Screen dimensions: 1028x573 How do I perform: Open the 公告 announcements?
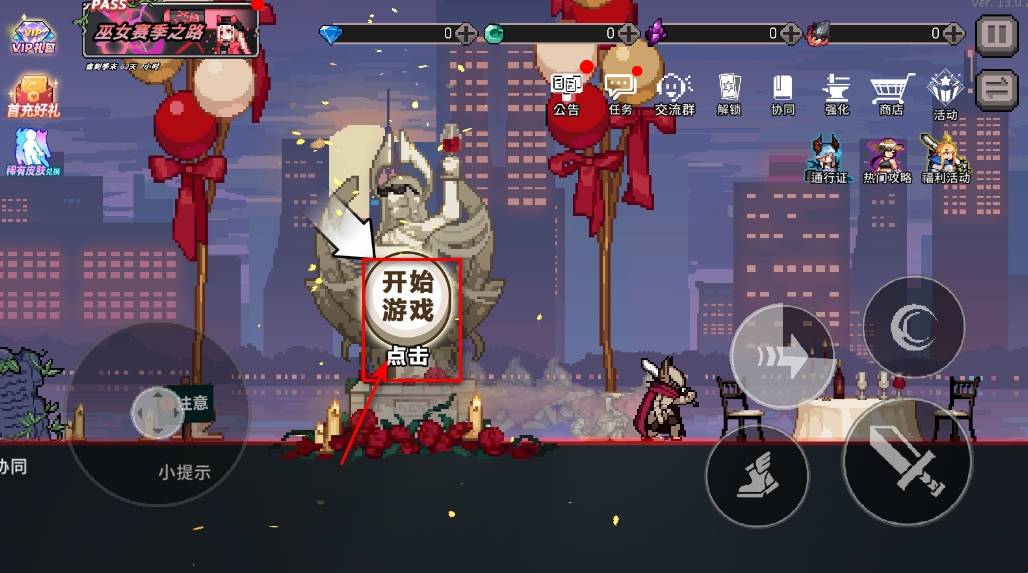tap(566, 92)
